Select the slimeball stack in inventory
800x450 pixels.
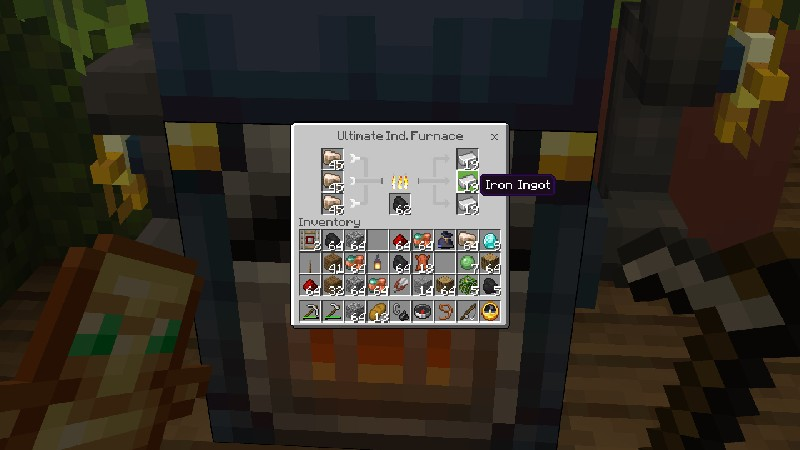(x=467, y=263)
